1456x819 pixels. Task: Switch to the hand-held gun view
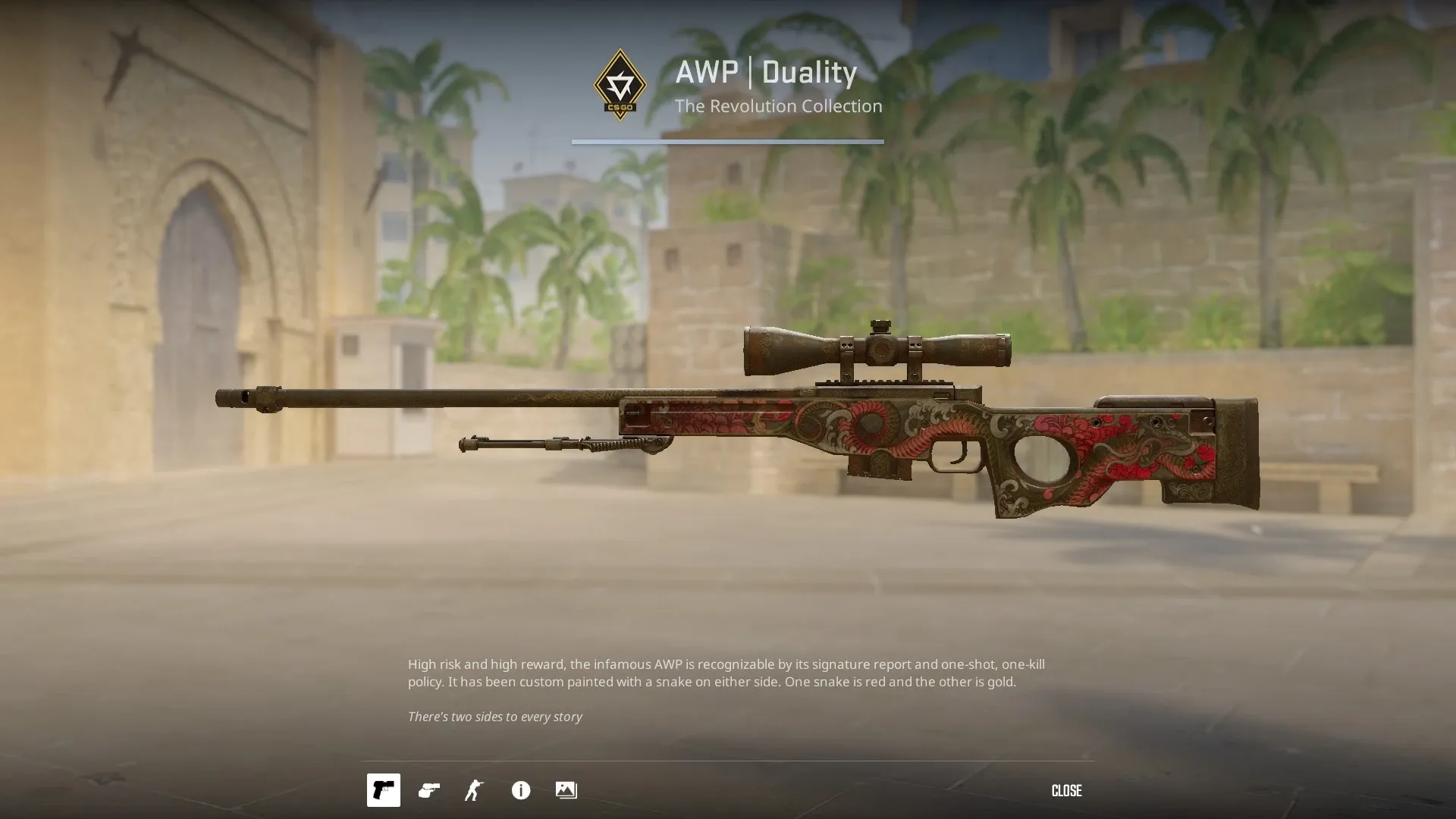[429, 790]
